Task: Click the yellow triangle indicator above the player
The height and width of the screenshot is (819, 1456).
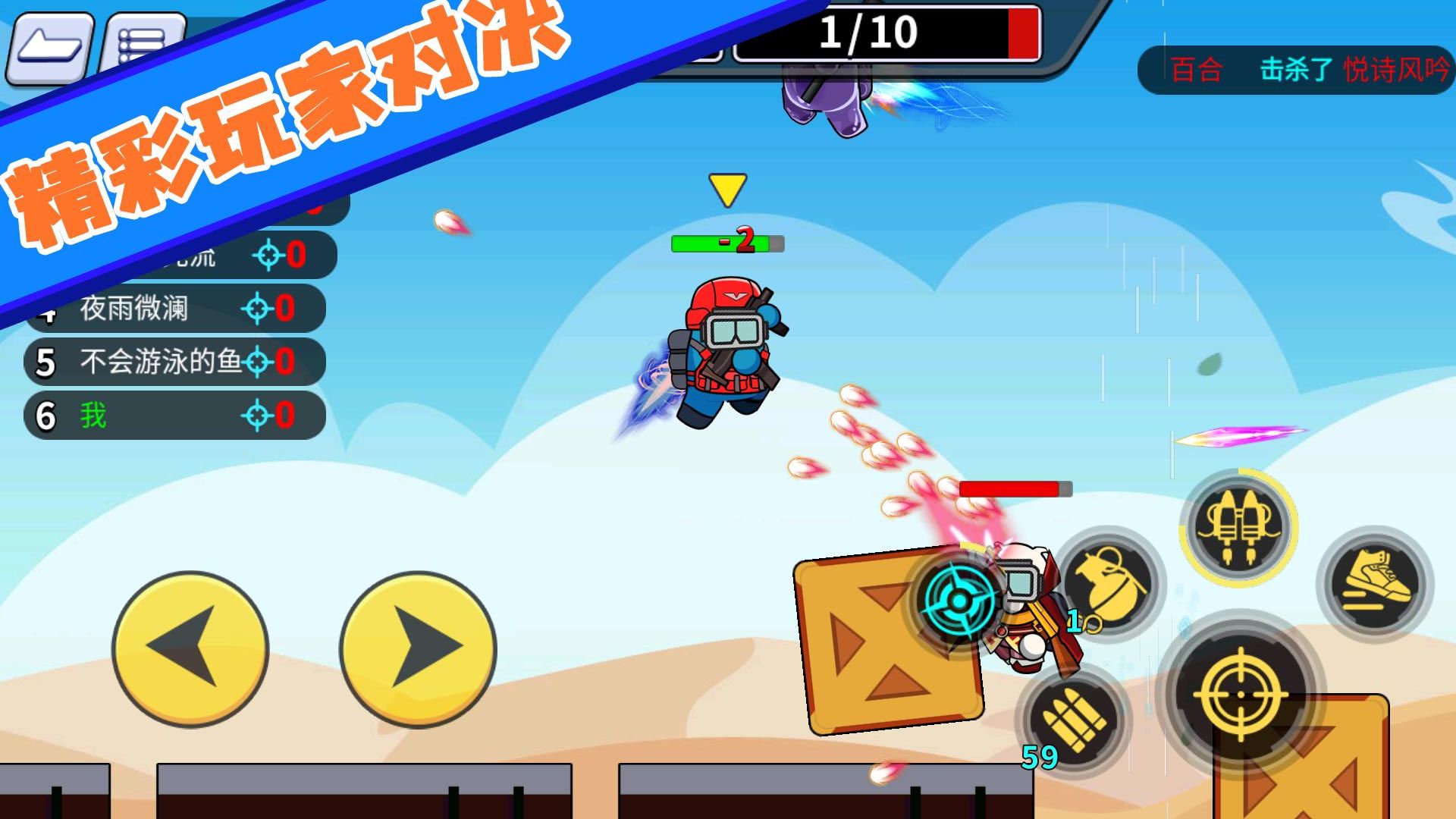Action: coord(726,187)
